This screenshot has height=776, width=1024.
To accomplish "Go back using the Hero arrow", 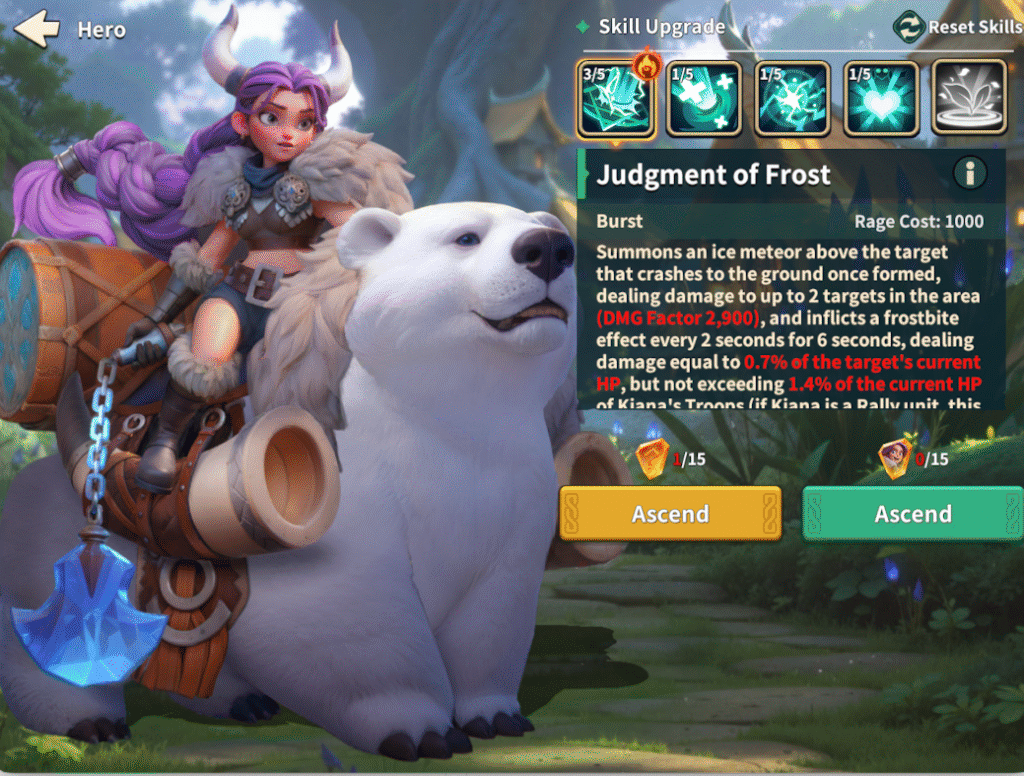I will pyautogui.click(x=37, y=29).
